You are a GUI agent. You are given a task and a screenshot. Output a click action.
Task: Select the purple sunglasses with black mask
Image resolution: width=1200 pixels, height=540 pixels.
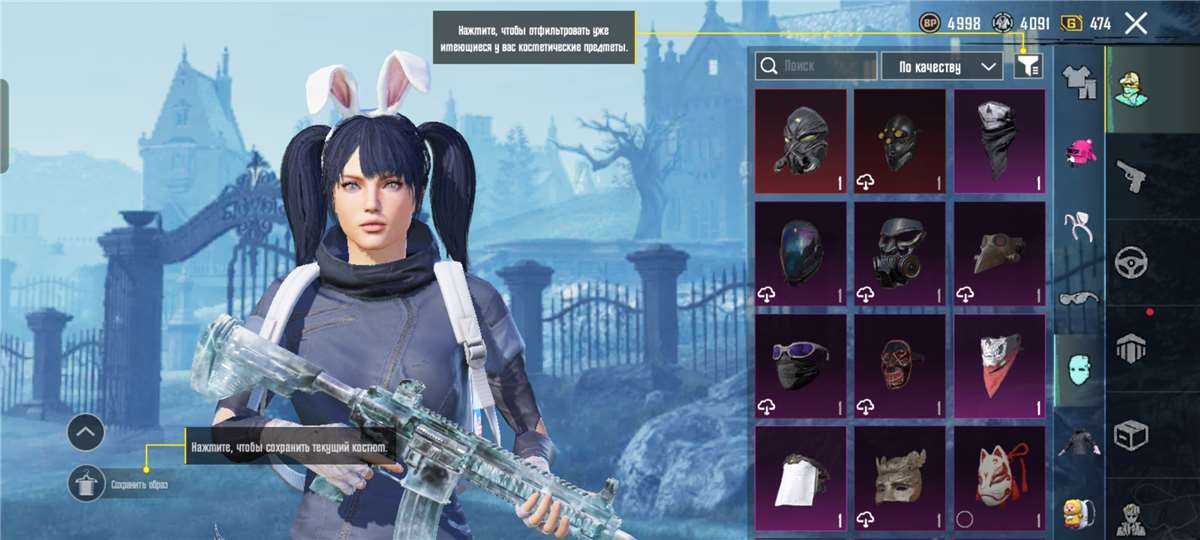[800, 365]
